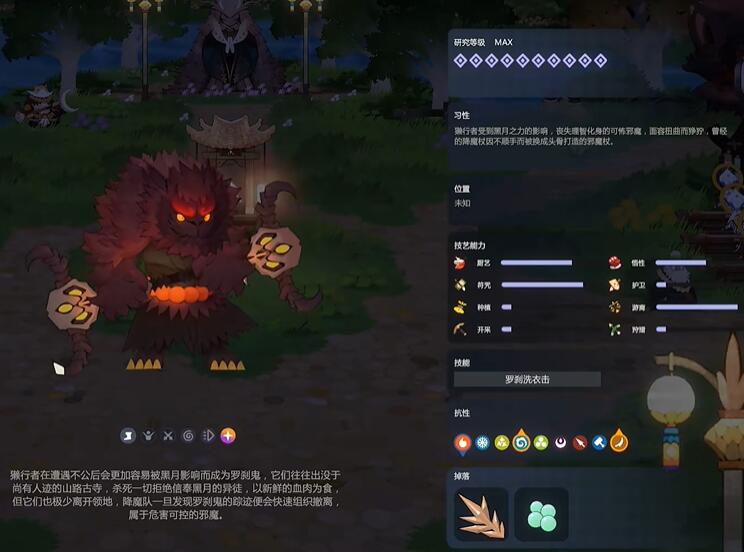Select the skill button 罗刹洗衣击
Screen dimensions: 744x552
[527, 379]
